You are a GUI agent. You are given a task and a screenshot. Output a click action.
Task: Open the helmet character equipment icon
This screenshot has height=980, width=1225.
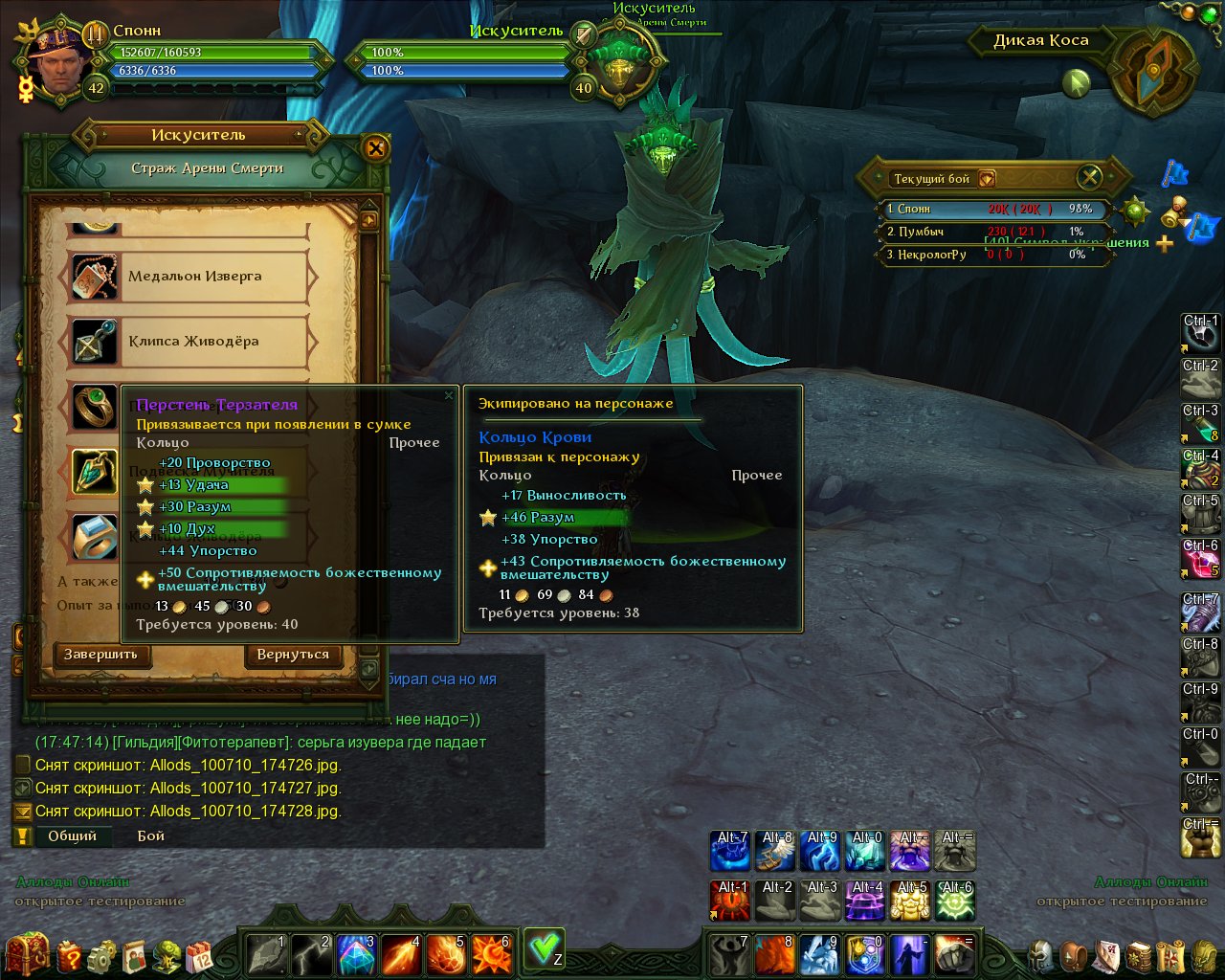[x=1042, y=955]
